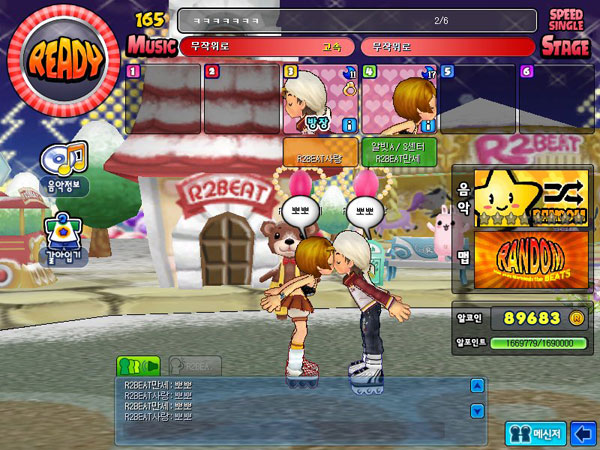Select player slot 3 with white-haired avatar

pos(319,100)
